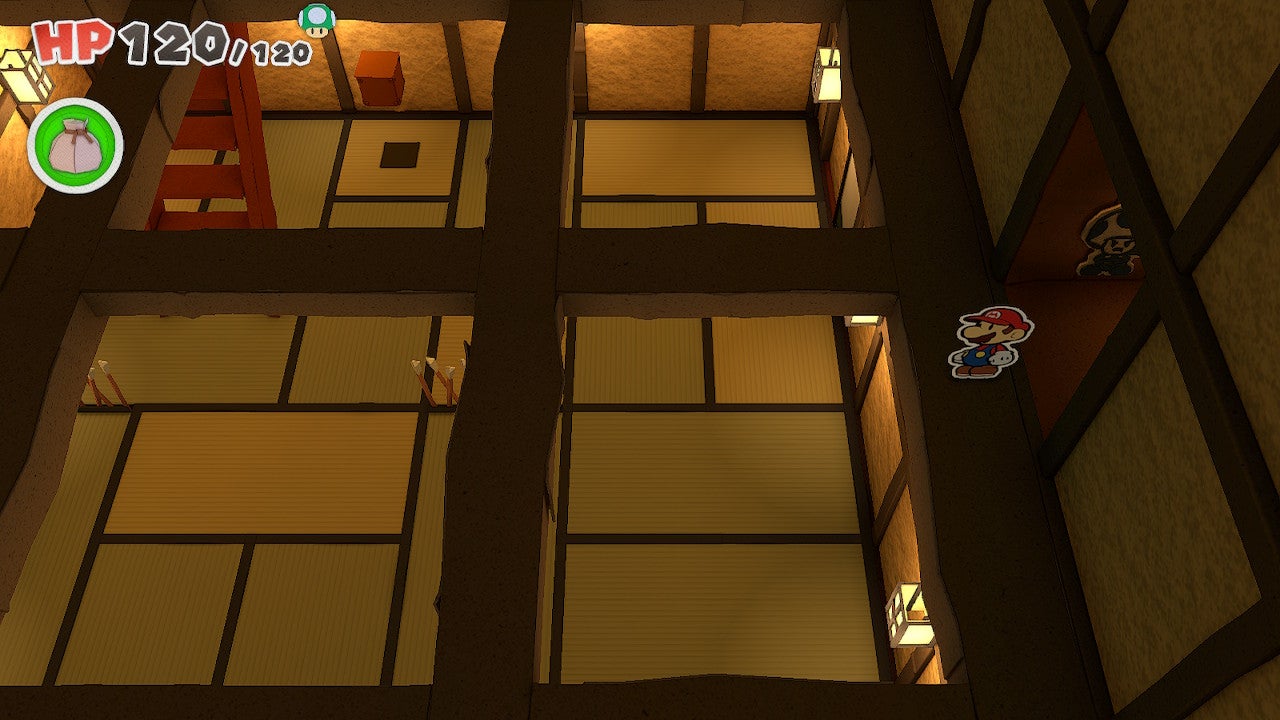Toggle the dark floor panel in the upper room

tap(398, 153)
